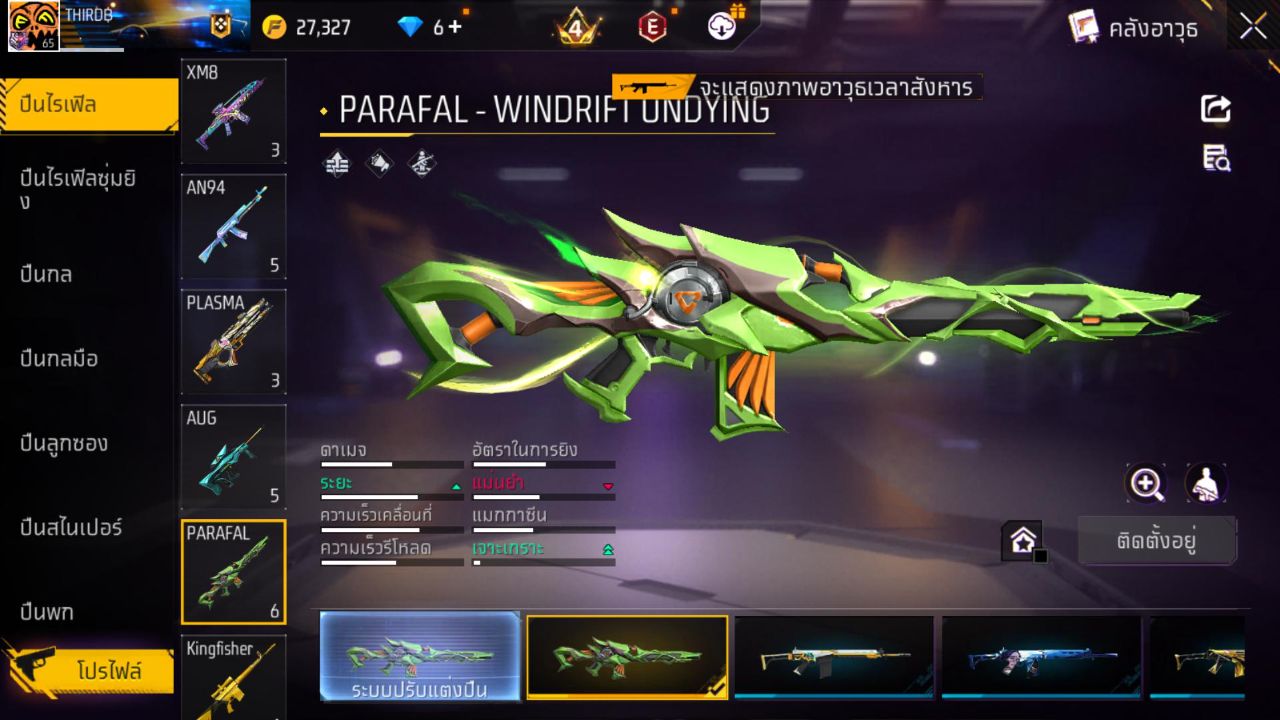1280x720 pixels.
Task: Open the ระบบปรับแต่งปืน customization panel
Action: [420, 657]
